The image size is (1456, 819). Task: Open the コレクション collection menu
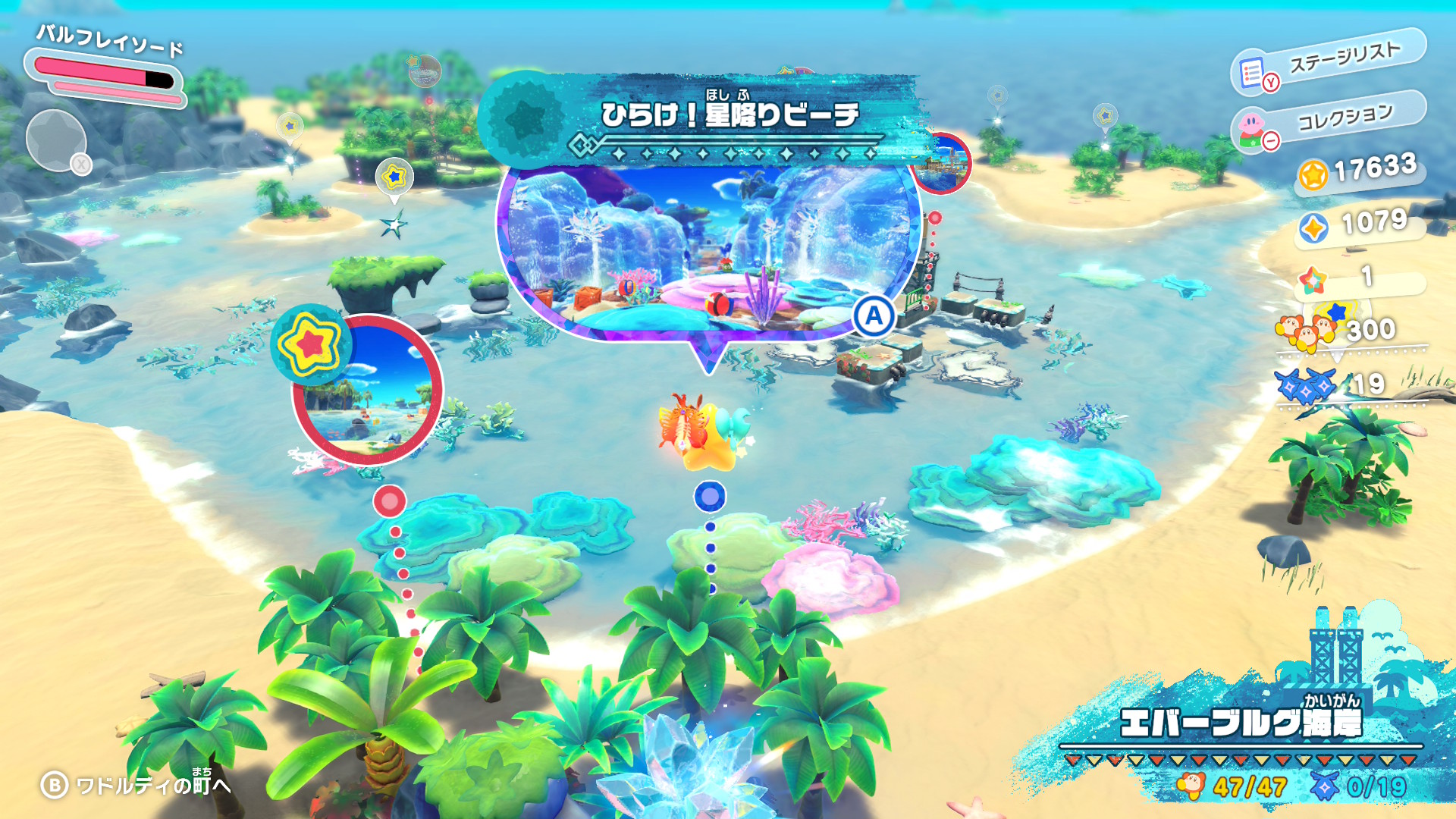point(1329,121)
